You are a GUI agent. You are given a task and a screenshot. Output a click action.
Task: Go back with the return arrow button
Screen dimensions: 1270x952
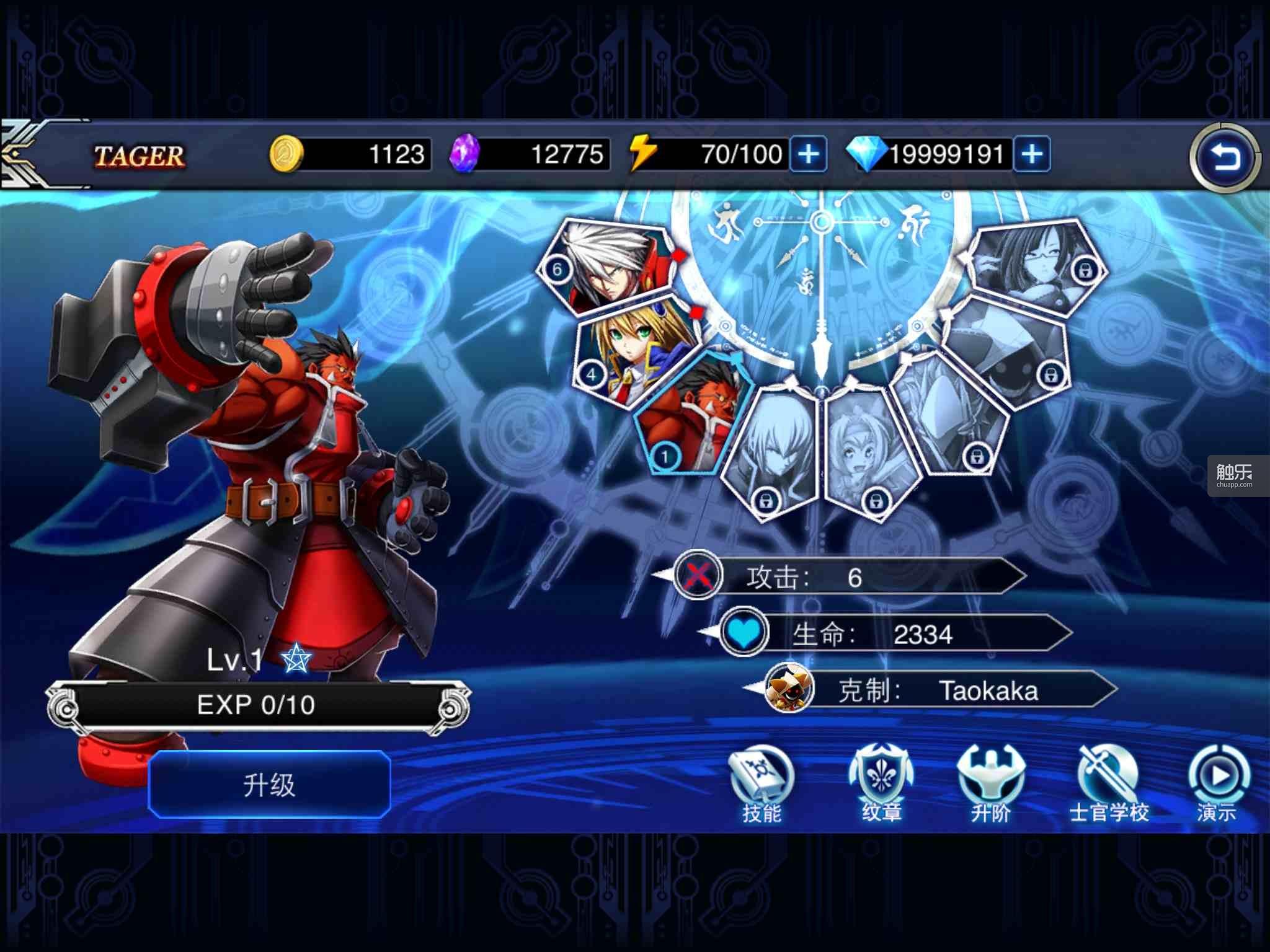(1225, 159)
